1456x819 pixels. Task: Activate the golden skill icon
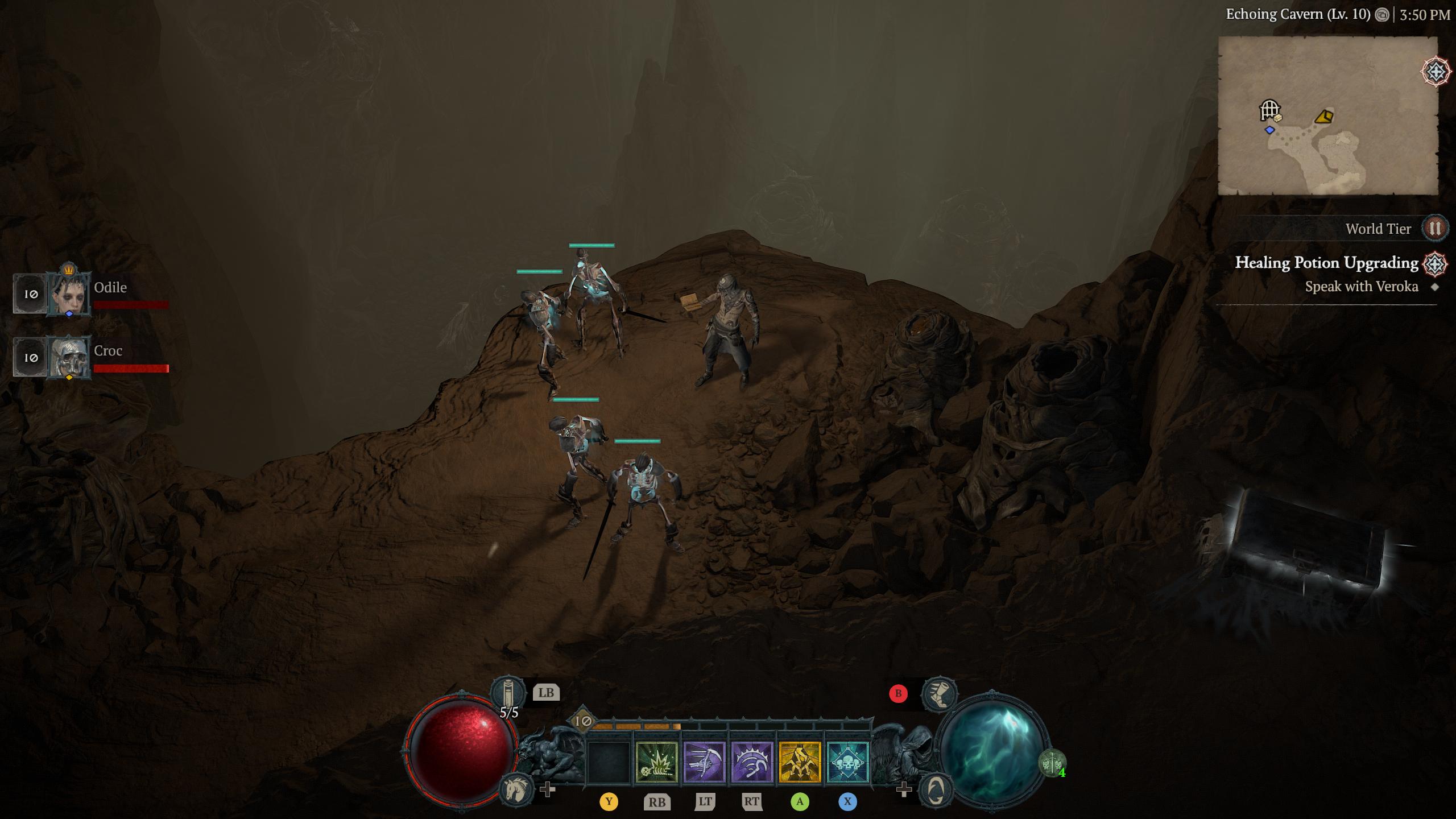pos(800,762)
